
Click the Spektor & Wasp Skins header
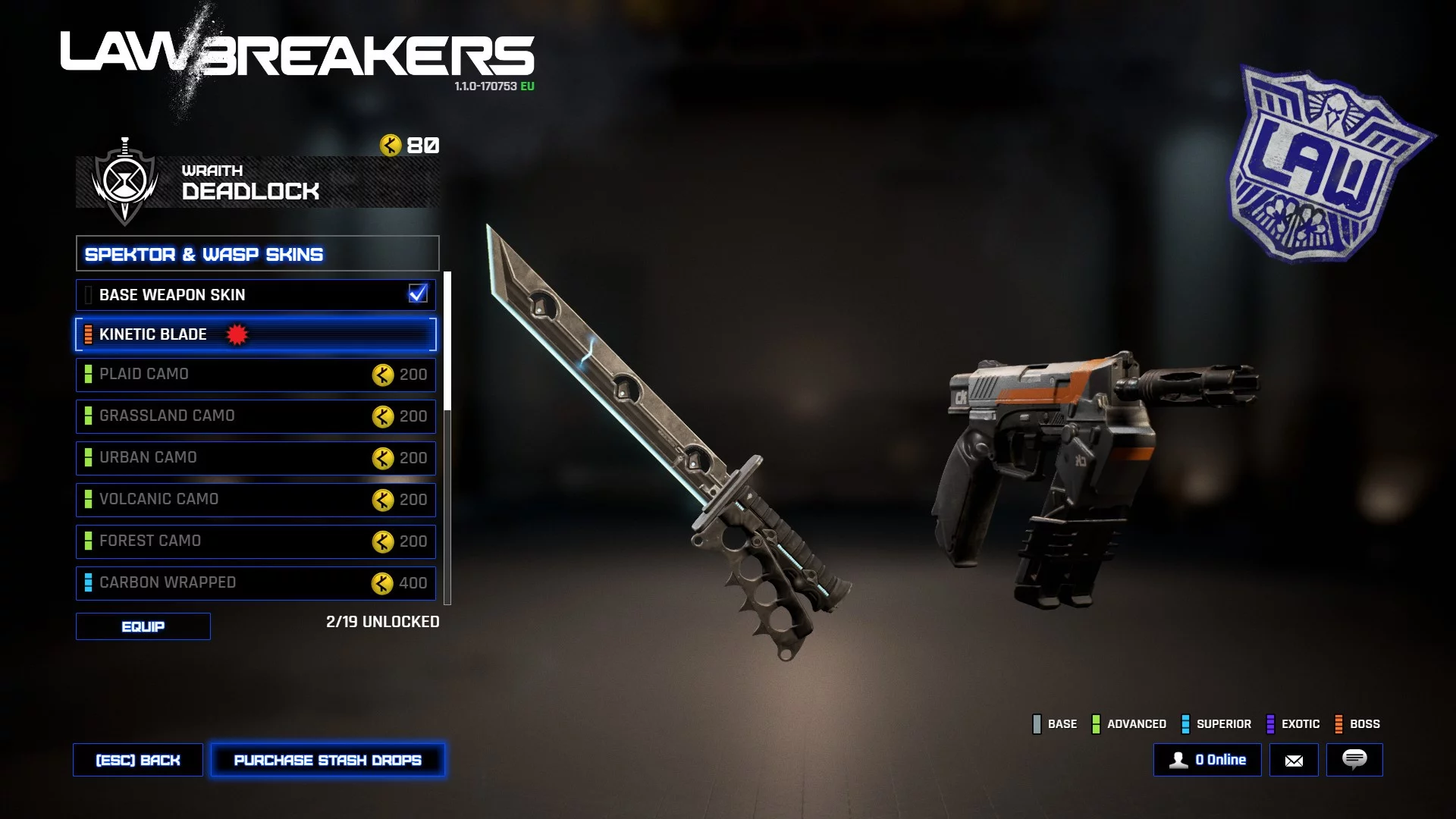(x=257, y=254)
